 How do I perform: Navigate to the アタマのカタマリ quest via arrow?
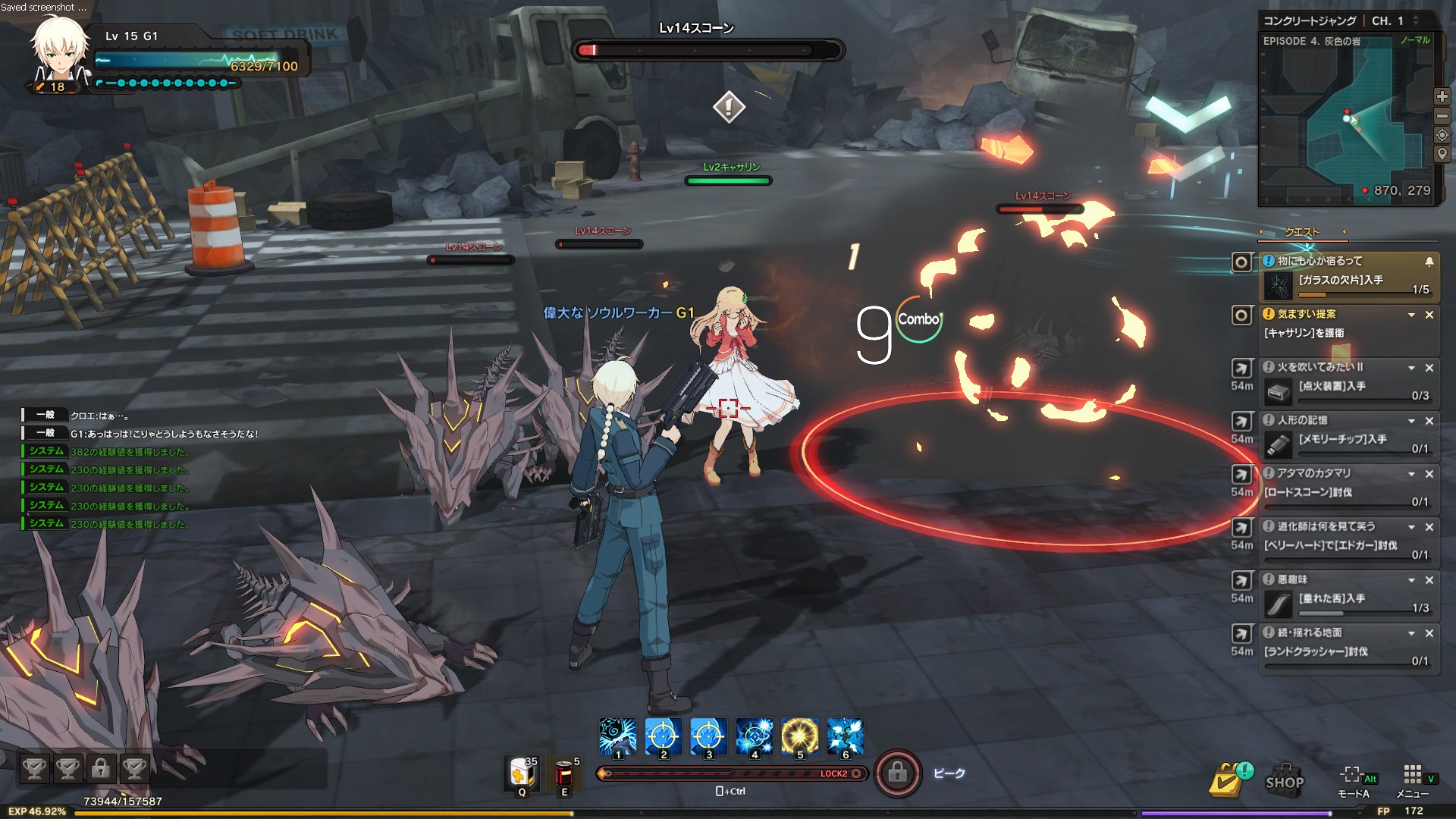[1241, 474]
